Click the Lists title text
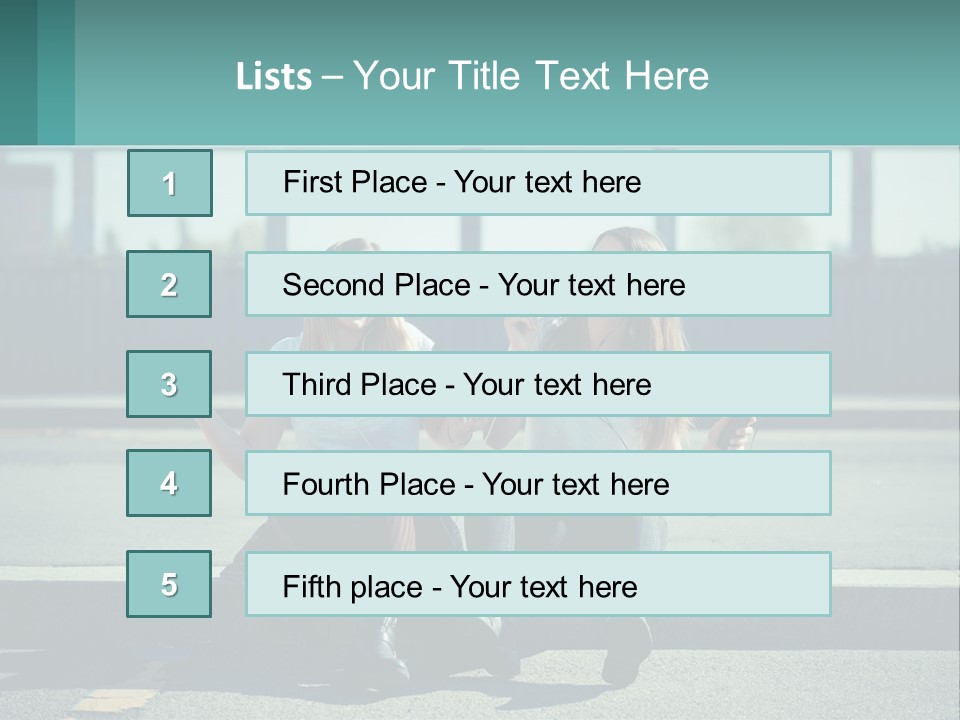 point(472,76)
